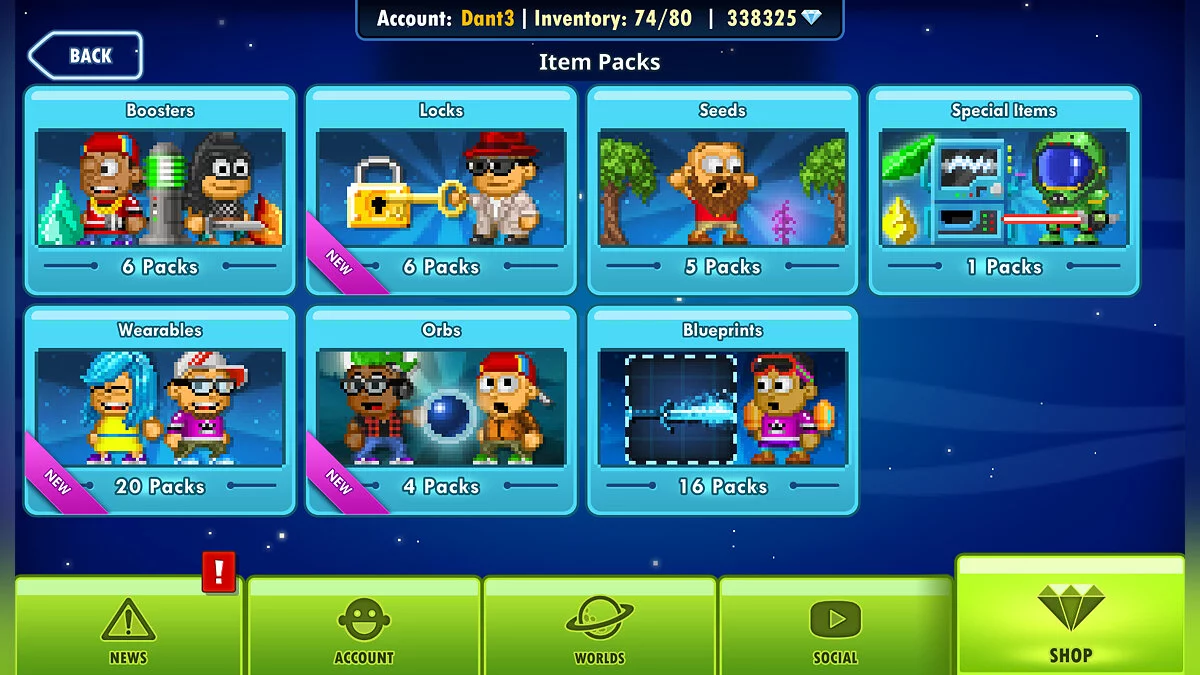The width and height of the screenshot is (1200, 675).
Task: View the Orbs packs
Action: pos(441,410)
